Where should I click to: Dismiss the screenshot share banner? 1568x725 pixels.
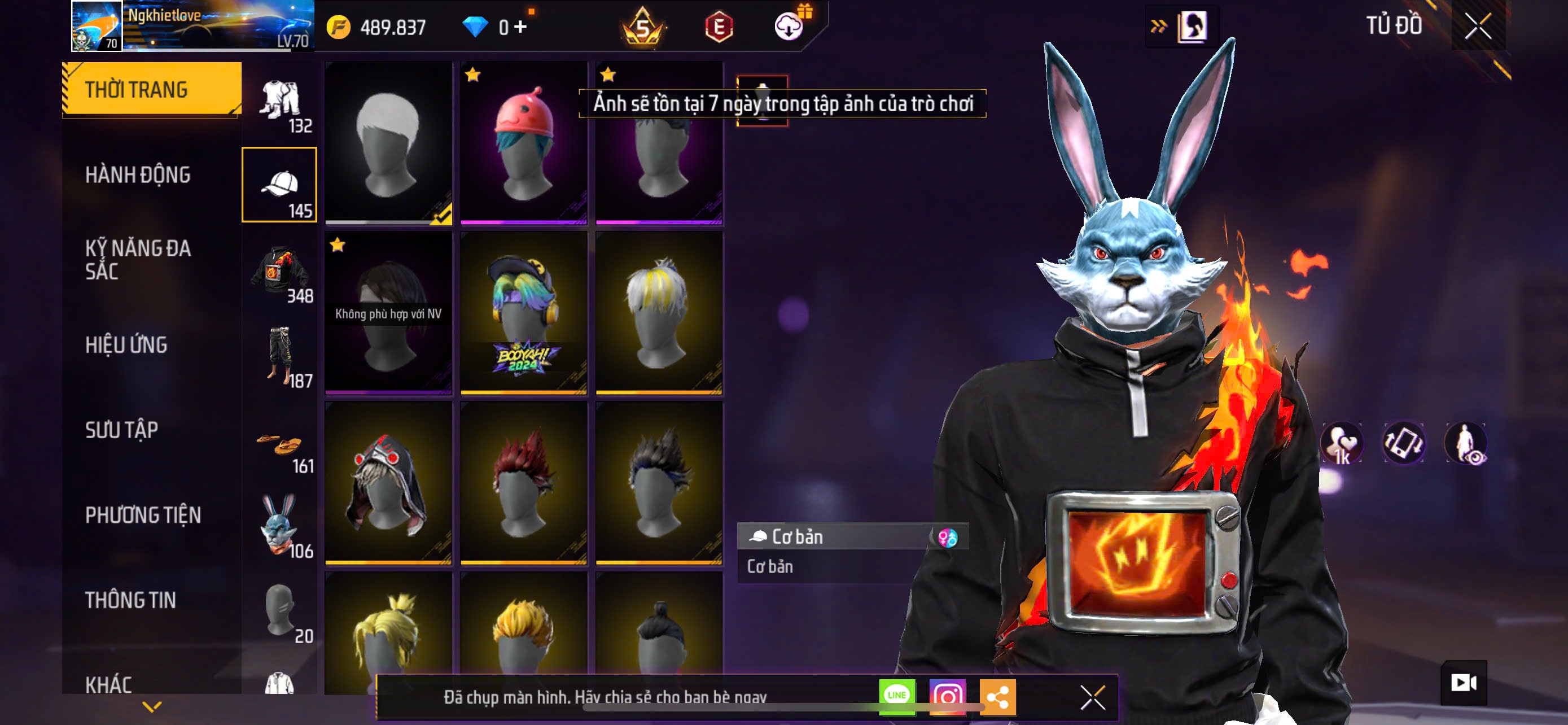point(1093,697)
